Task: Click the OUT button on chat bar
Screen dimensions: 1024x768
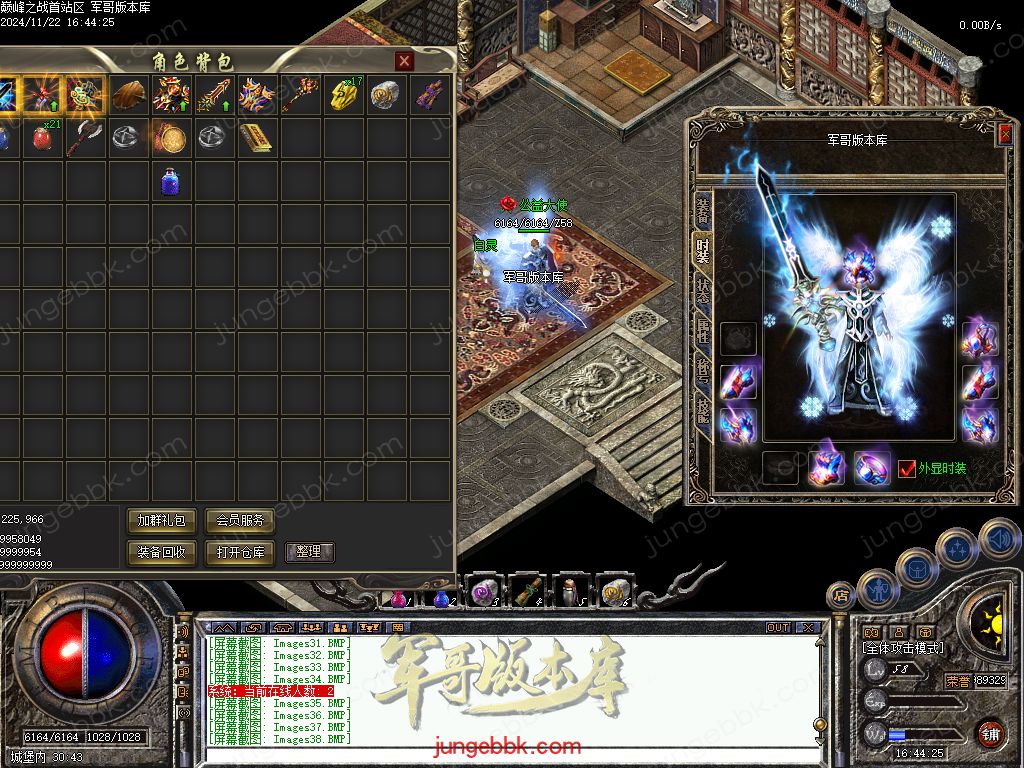Action: pos(778,628)
